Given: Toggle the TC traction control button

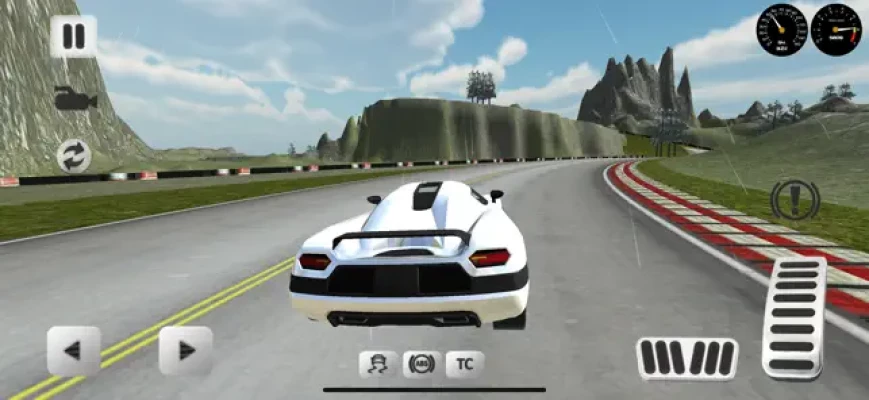Looking at the screenshot, I should tap(465, 364).
